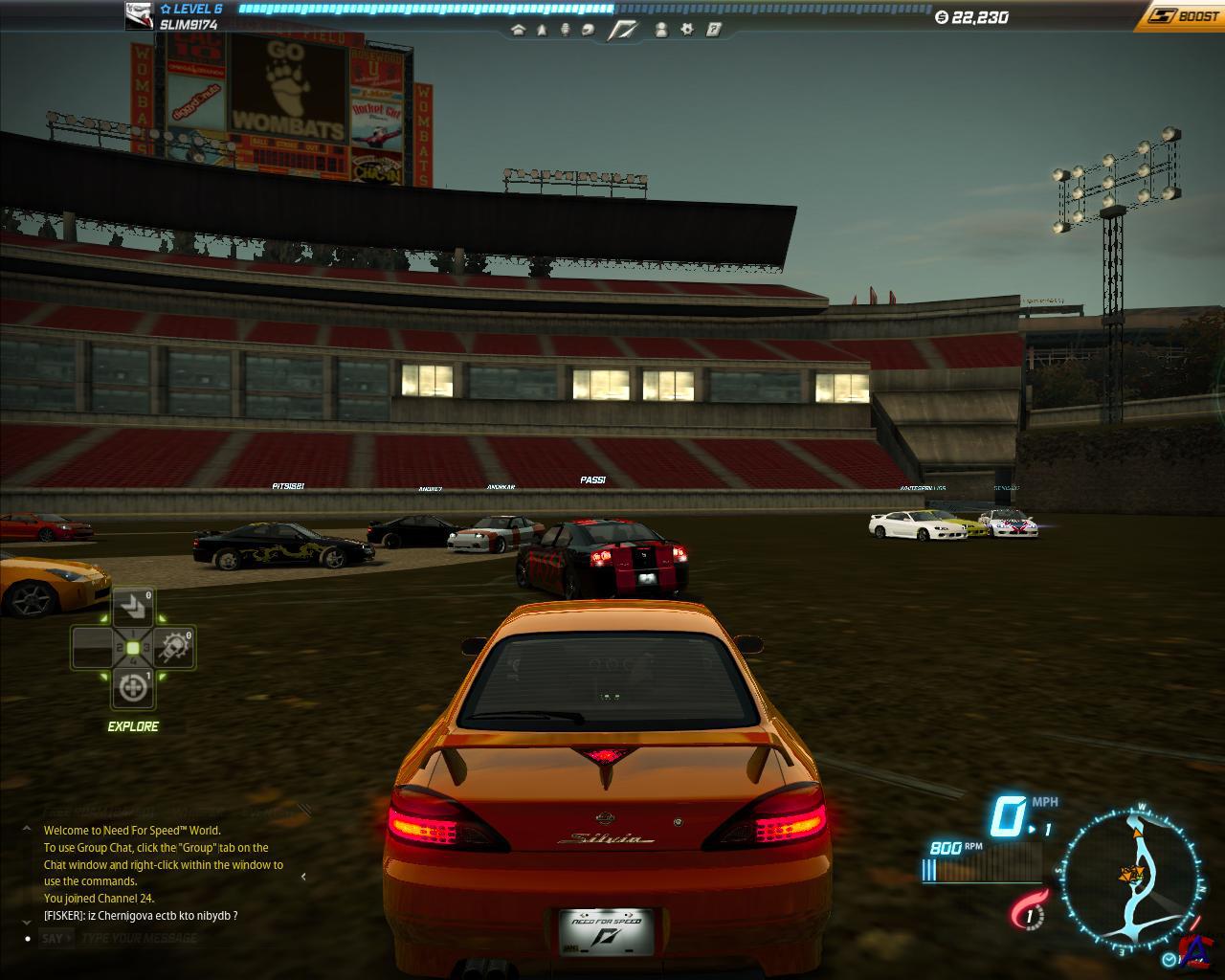This screenshot has width=1225, height=980.
Task: Click the home (safehouse) icon in top bar
Action: (x=518, y=30)
